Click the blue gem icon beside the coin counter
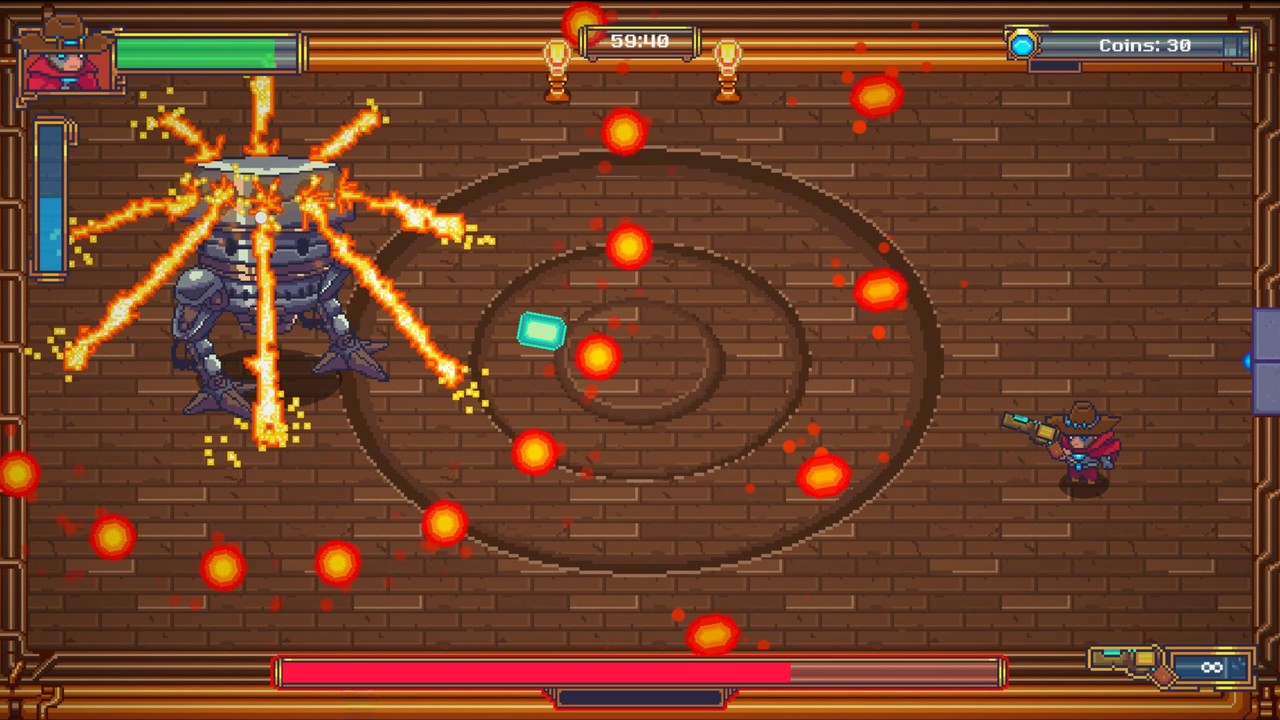This screenshot has width=1280, height=720. (x=1023, y=44)
